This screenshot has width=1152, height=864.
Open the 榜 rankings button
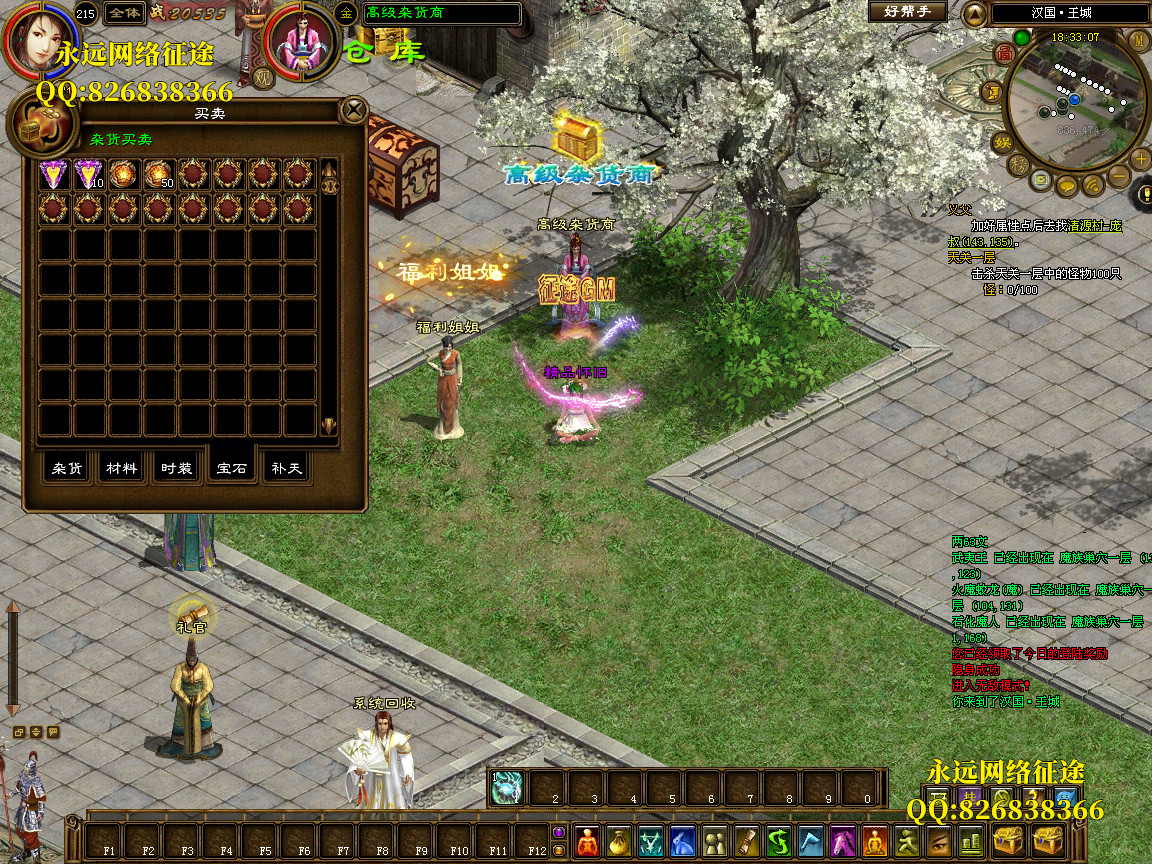click(x=1018, y=163)
